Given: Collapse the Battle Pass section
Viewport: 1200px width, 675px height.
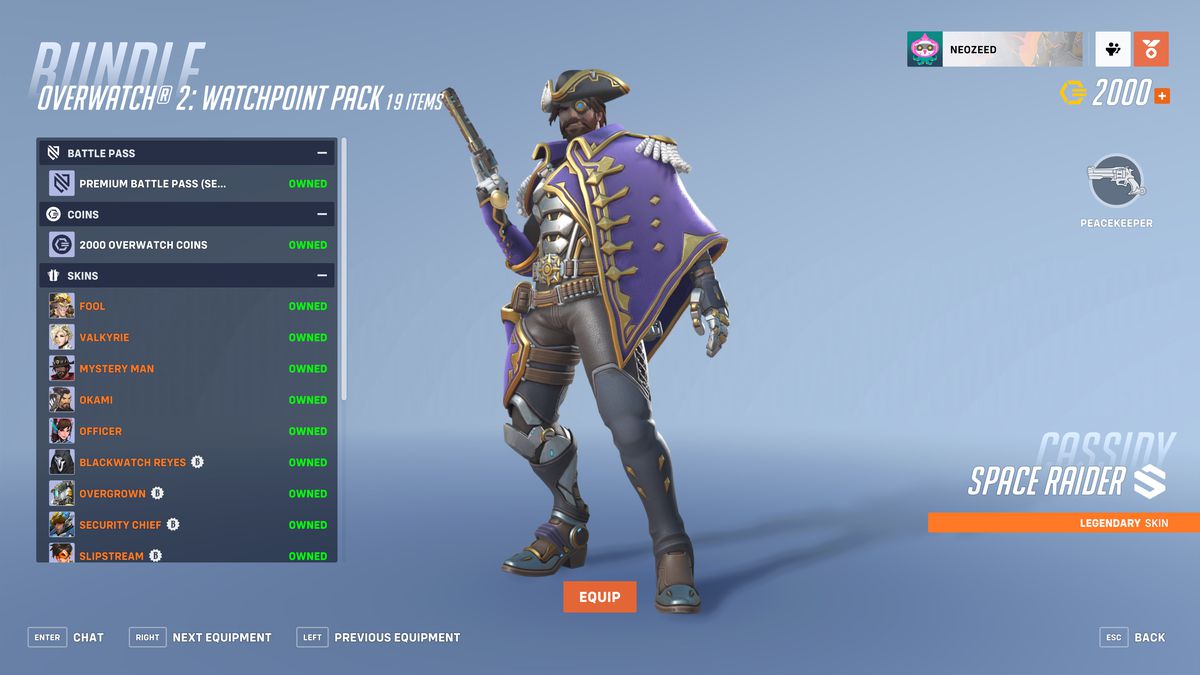Looking at the screenshot, I should coord(321,153).
